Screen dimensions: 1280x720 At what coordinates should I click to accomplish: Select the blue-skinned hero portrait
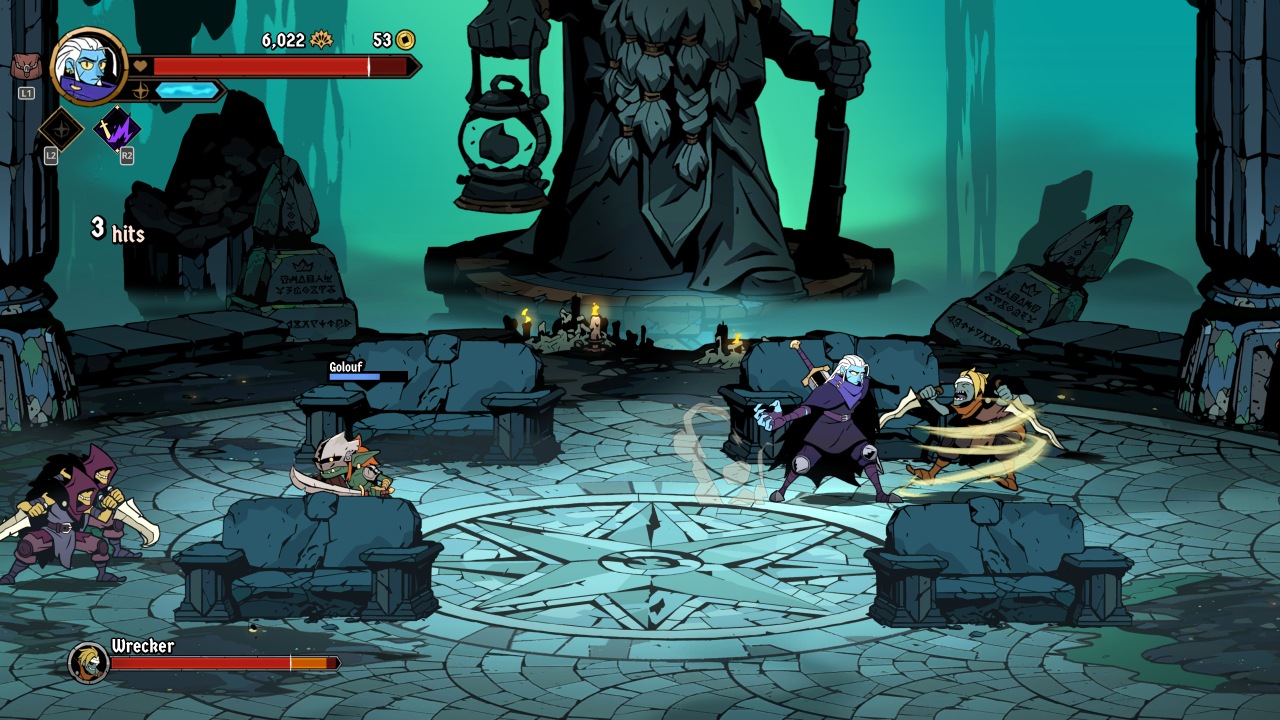point(88,66)
